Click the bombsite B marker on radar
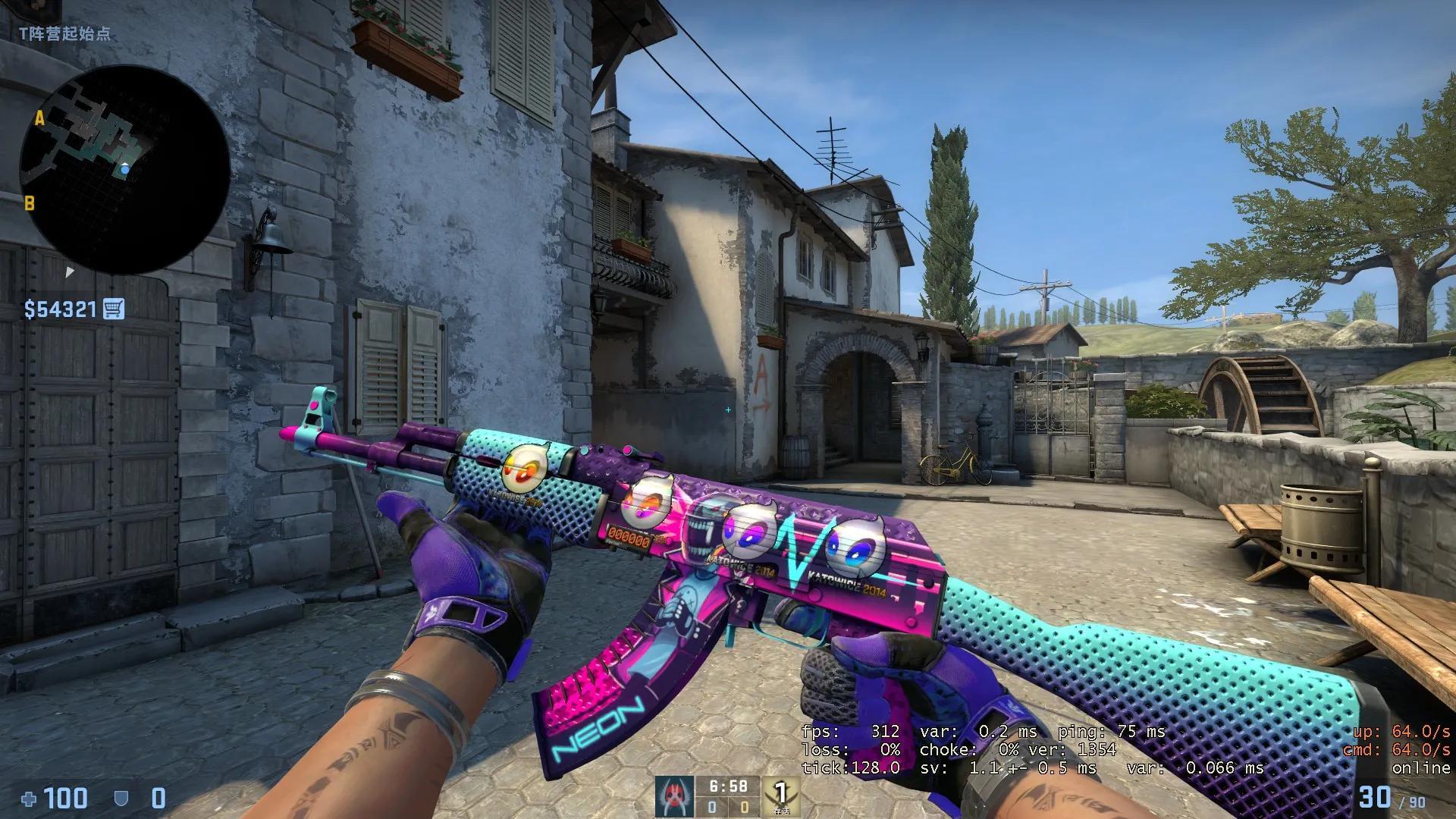Viewport: 1456px width, 819px height. pyautogui.click(x=31, y=203)
